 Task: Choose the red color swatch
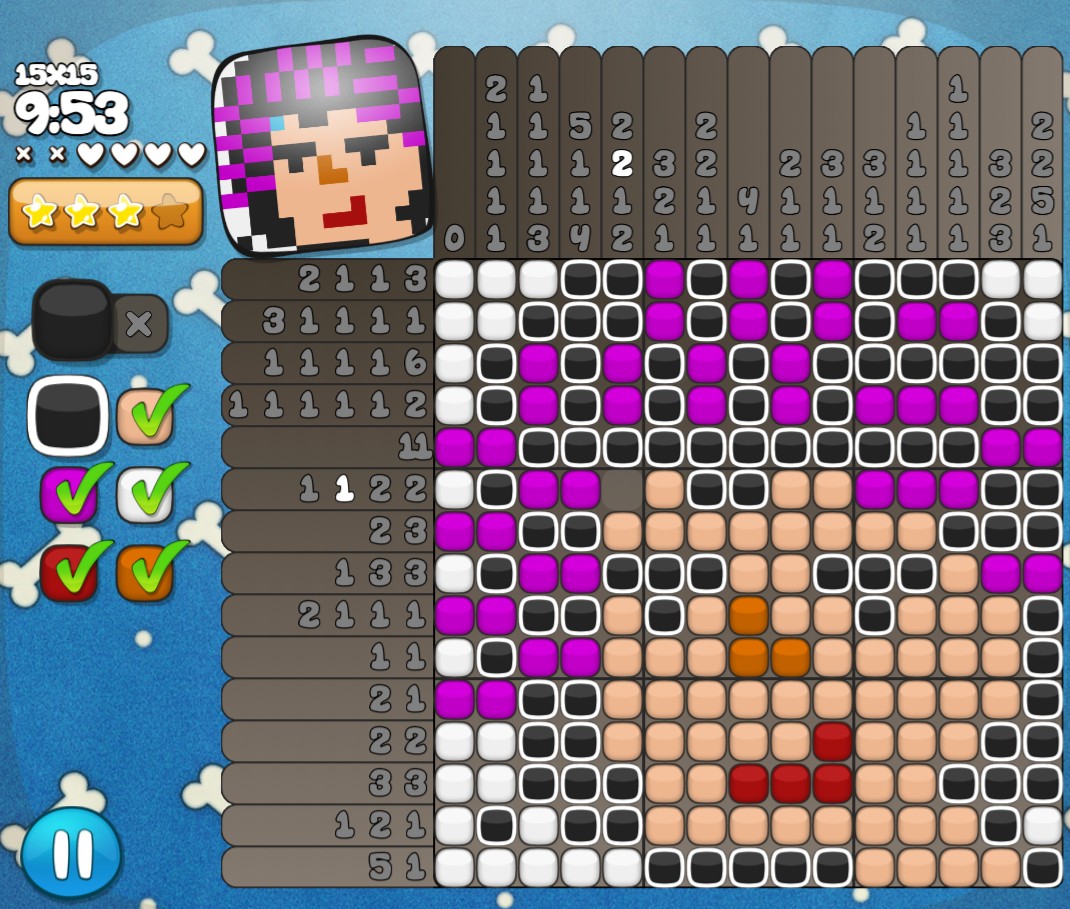pos(68,571)
